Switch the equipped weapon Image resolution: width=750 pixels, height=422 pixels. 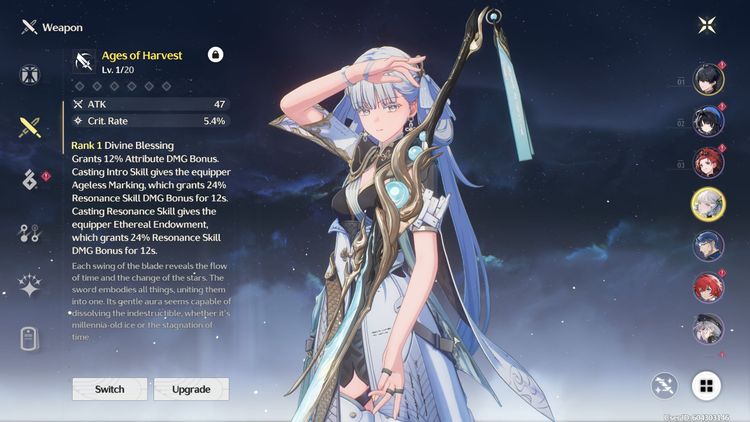tap(110, 389)
